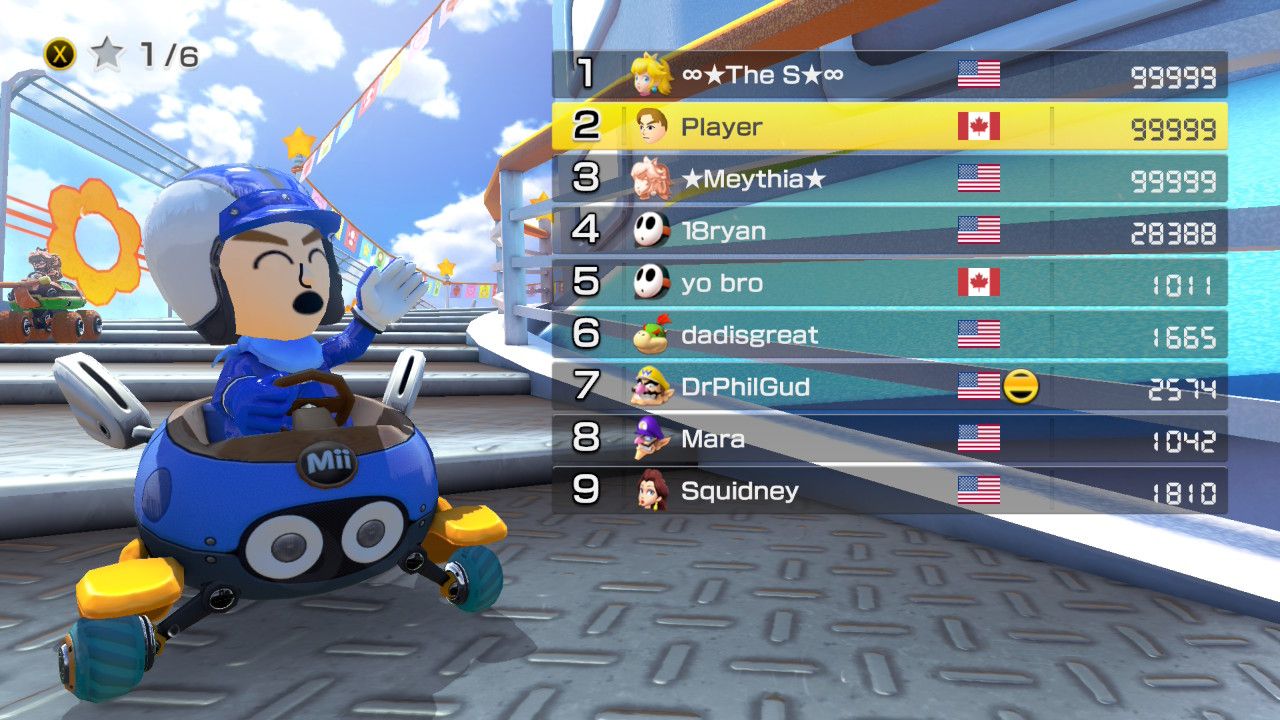
Task: Select 18ryan's row in the standings
Action: pyautogui.click(x=890, y=231)
